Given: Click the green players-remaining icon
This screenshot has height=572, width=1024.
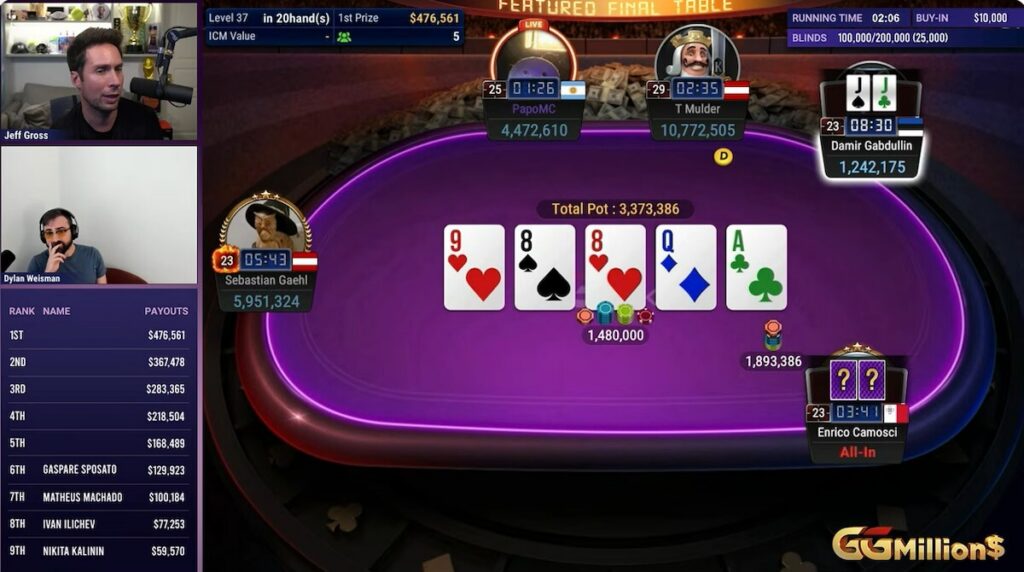Looking at the screenshot, I should tap(344, 37).
